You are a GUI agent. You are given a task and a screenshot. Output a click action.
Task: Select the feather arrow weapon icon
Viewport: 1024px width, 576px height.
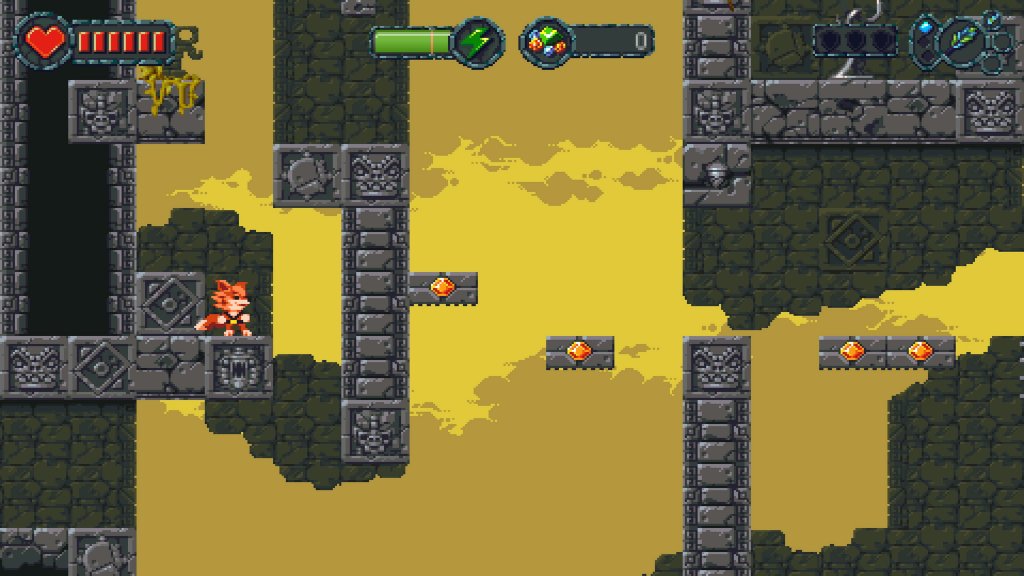[961, 40]
